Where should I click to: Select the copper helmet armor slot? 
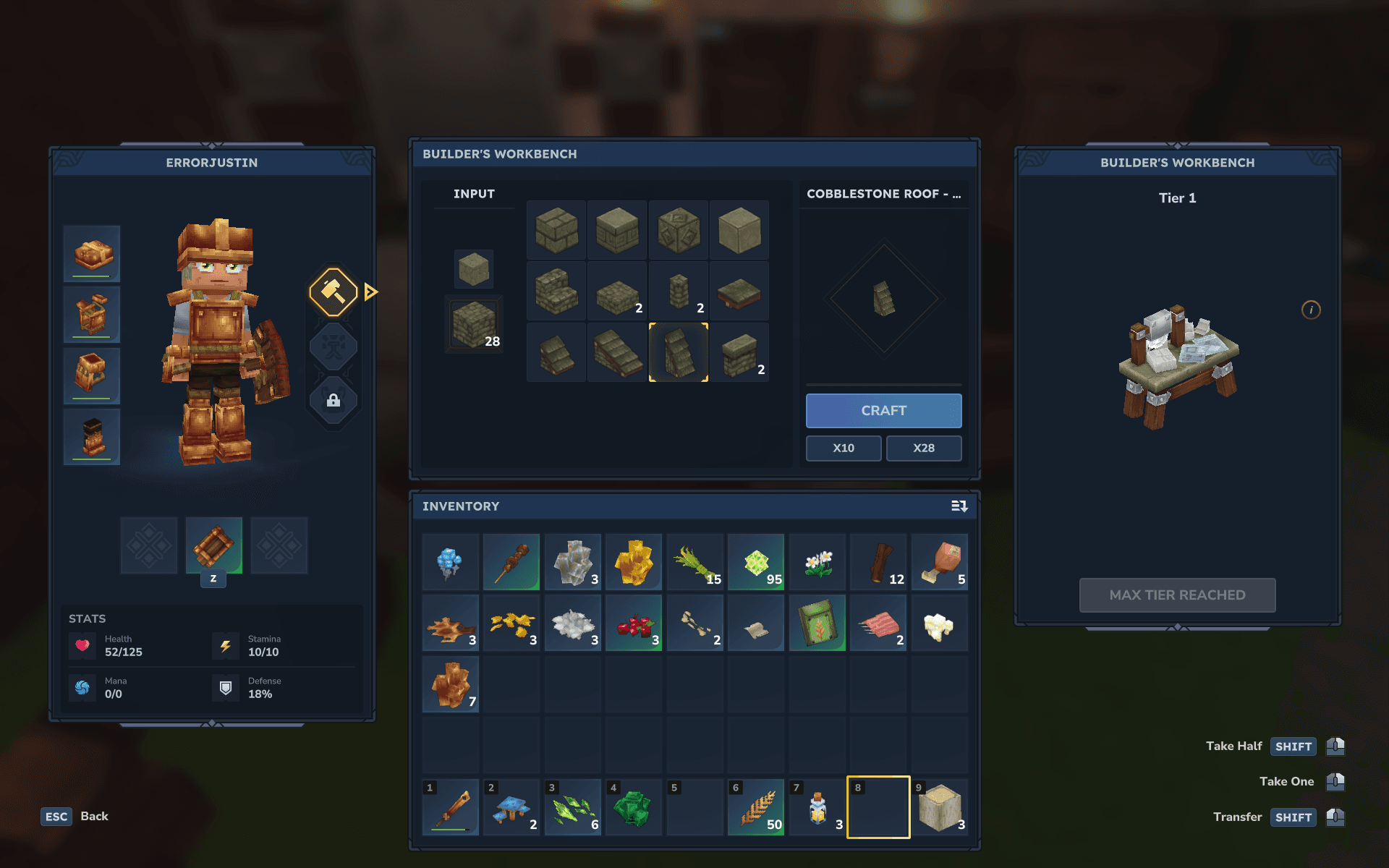(91, 253)
